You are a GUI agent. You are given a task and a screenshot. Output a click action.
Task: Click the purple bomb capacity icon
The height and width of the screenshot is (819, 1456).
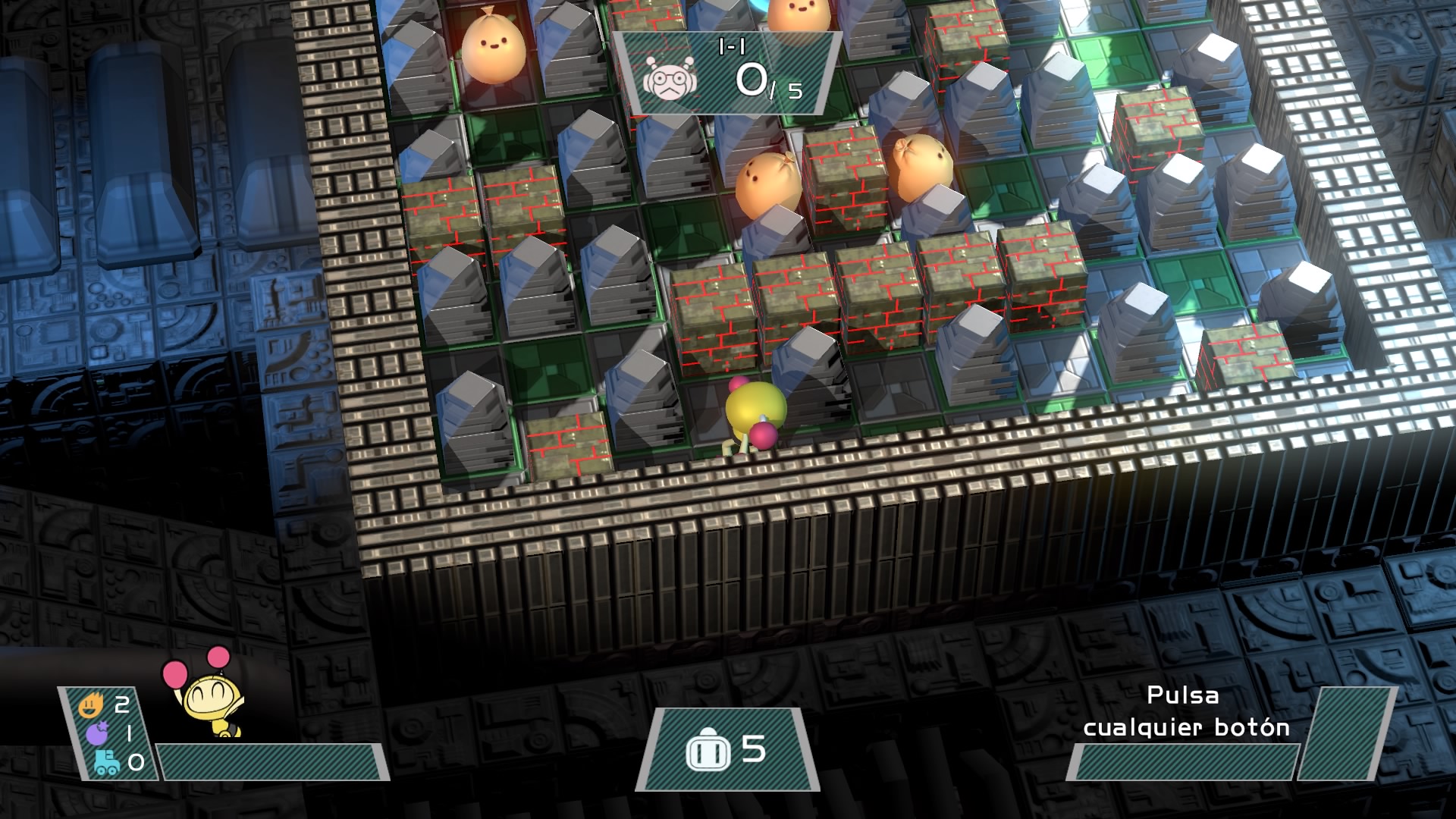coord(97,733)
